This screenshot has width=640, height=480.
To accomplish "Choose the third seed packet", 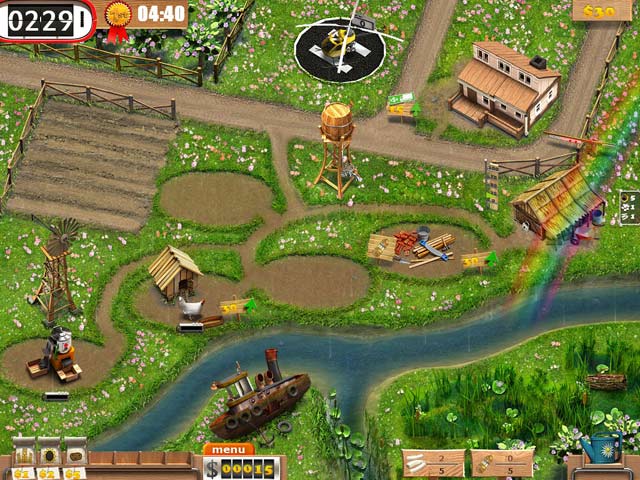I will (75, 454).
